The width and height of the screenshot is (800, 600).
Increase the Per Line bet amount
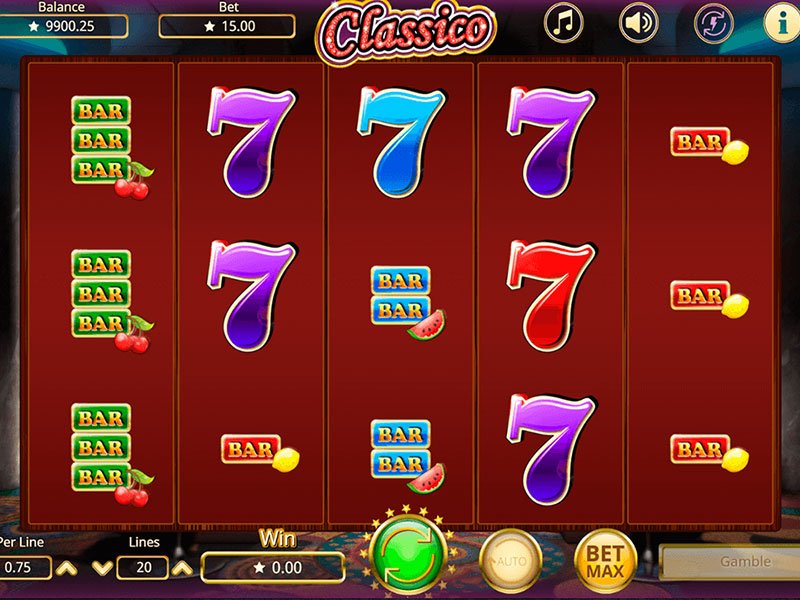click(x=65, y=568)
